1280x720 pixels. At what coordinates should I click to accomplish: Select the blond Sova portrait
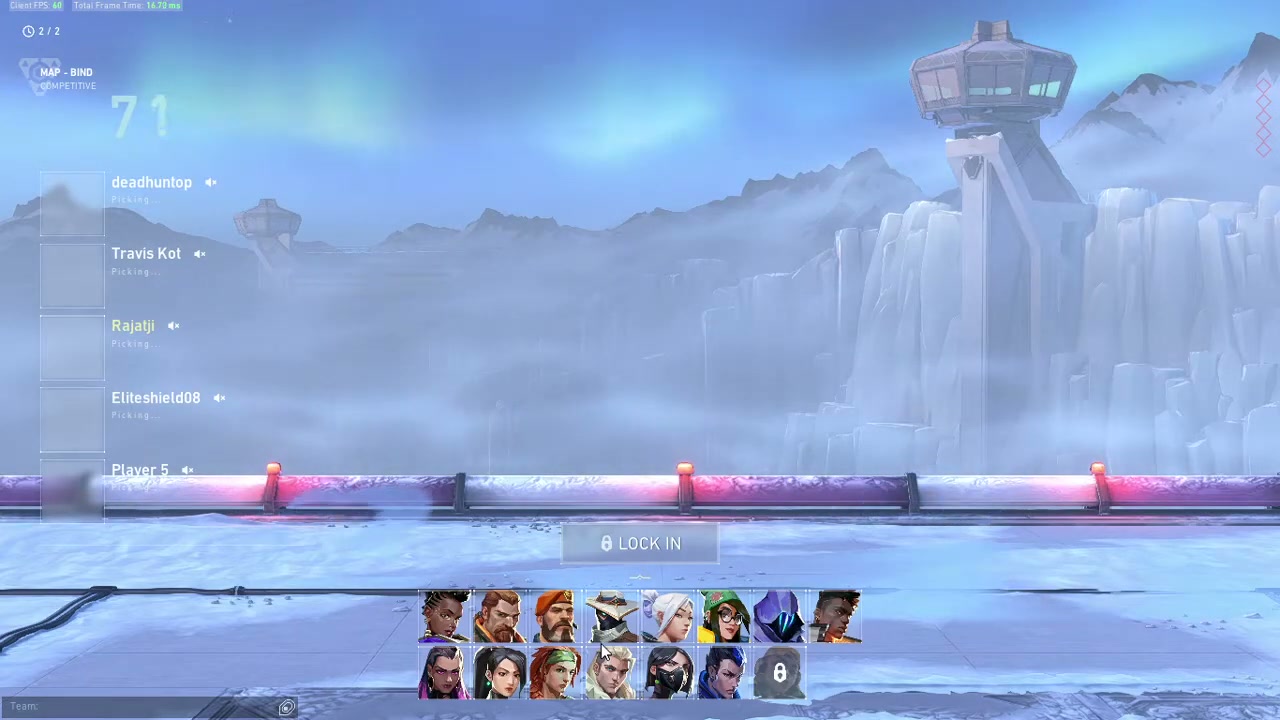click(x=612, y=672)
